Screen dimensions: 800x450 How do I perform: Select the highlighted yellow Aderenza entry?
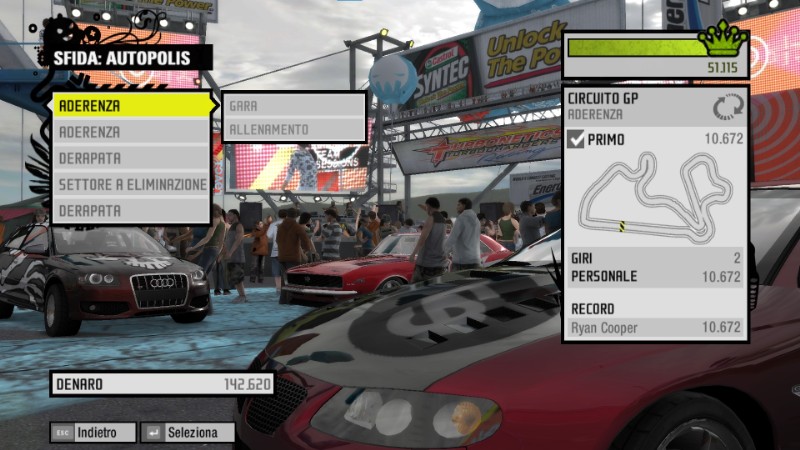click(132, 104)
